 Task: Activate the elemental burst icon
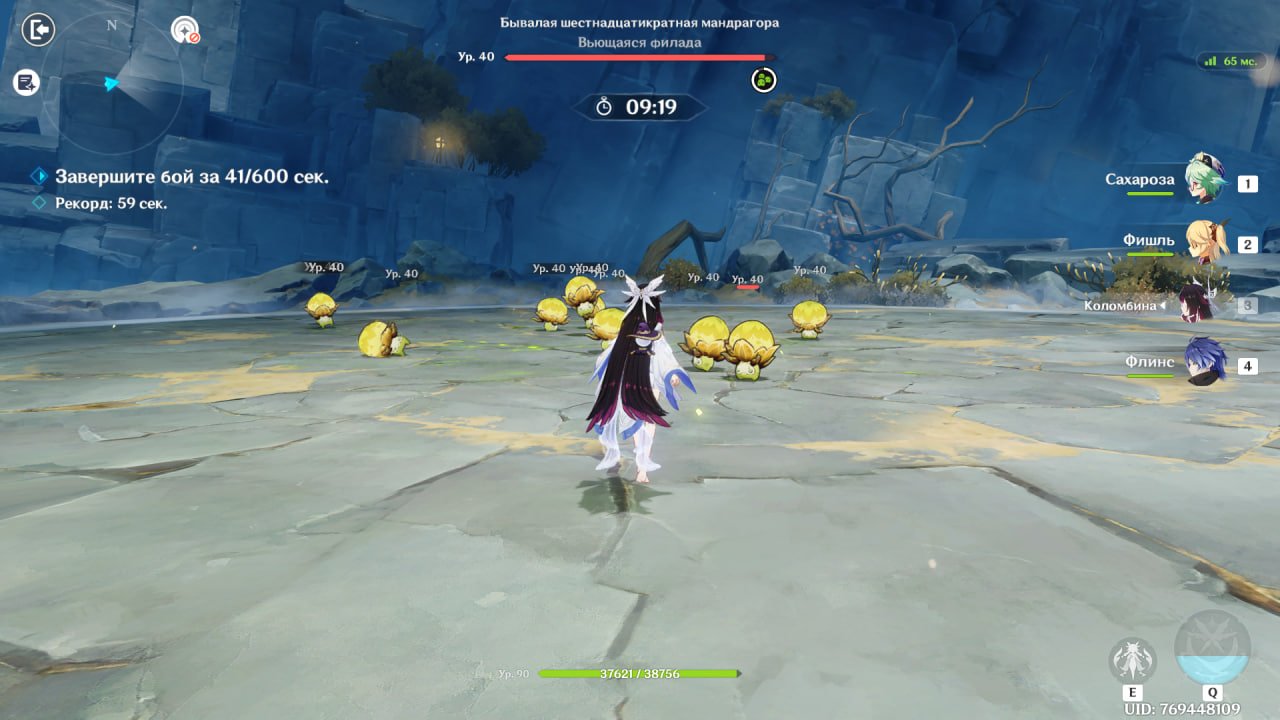point(1212,650)
